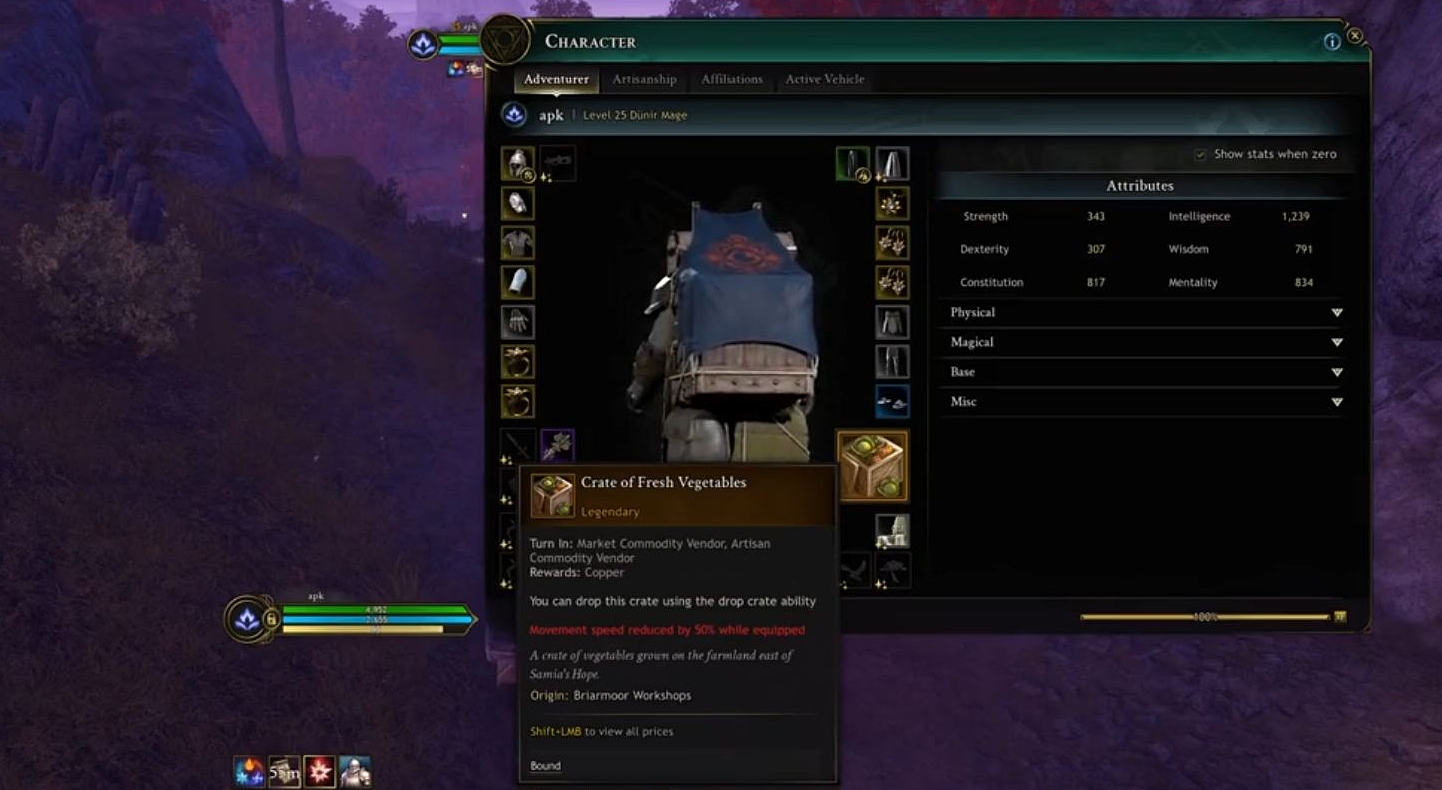
Task: Select the equipped helmet slot
Action: [517, 163]
